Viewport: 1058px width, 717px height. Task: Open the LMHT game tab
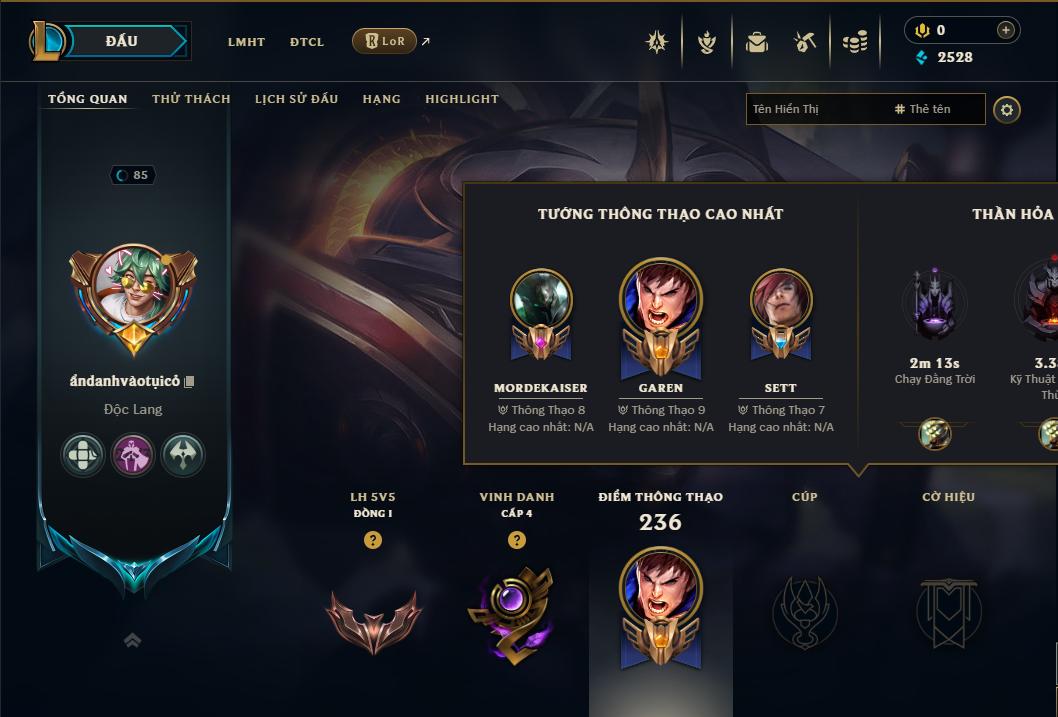[246, 42]
